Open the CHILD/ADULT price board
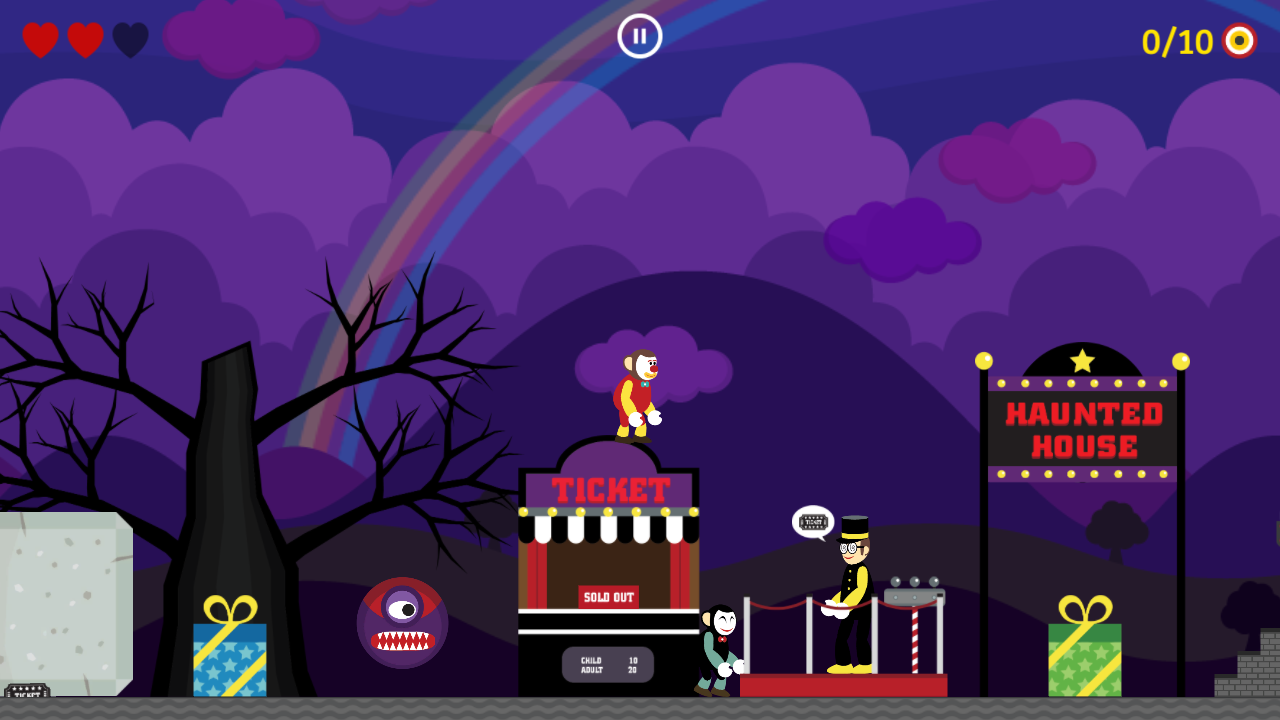 (608, 664)
